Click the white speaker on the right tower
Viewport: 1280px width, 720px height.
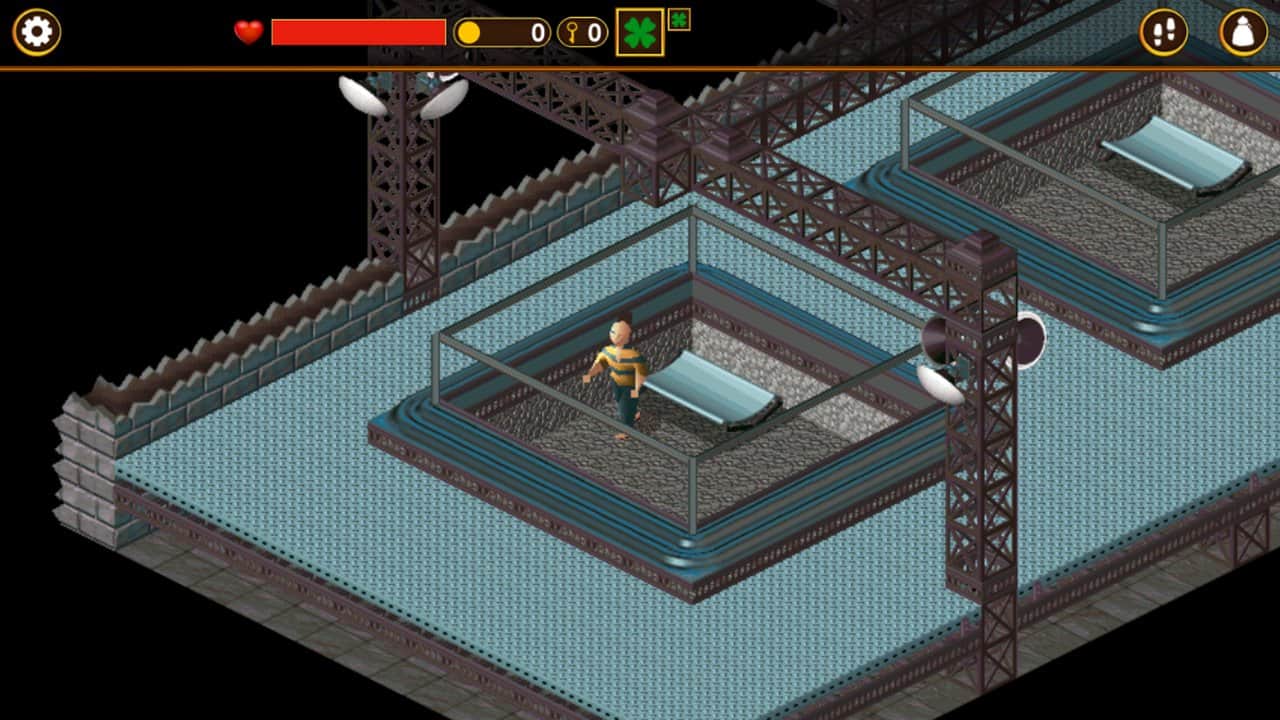click(940, 385)
